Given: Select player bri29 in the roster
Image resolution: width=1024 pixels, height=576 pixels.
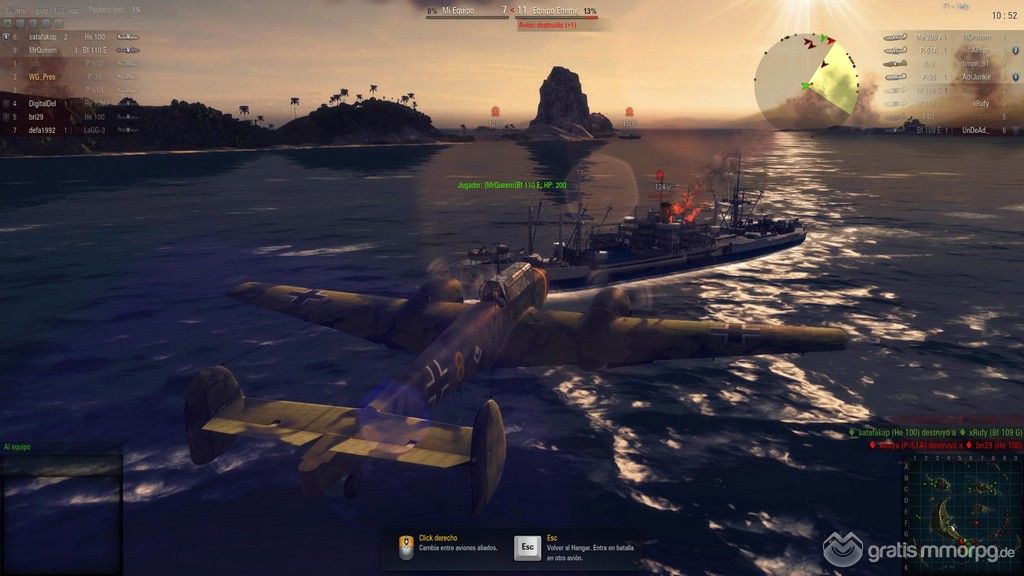Looking at the screenshot, I should 36,116.
